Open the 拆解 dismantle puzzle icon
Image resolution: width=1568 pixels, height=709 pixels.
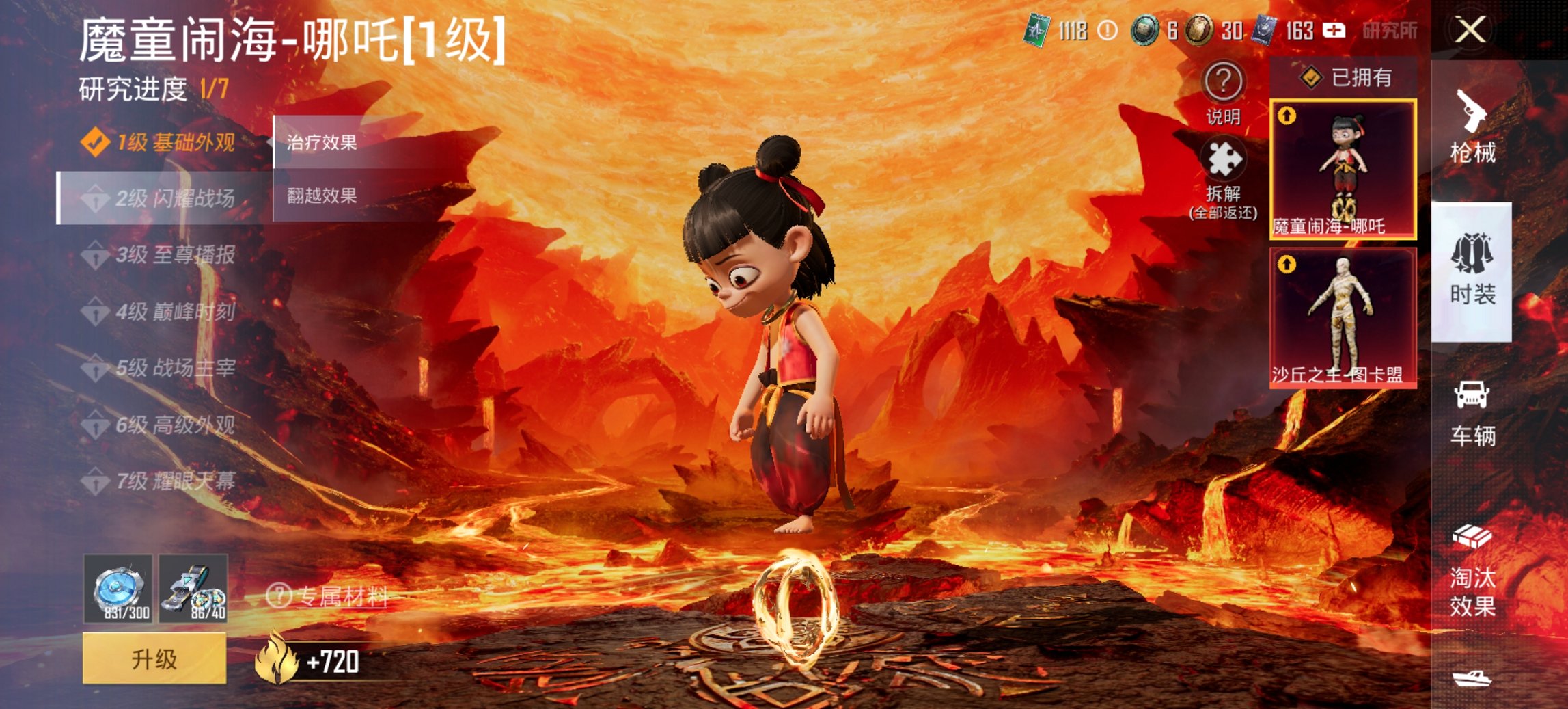pyautogui.click(x=1225, y=170)
